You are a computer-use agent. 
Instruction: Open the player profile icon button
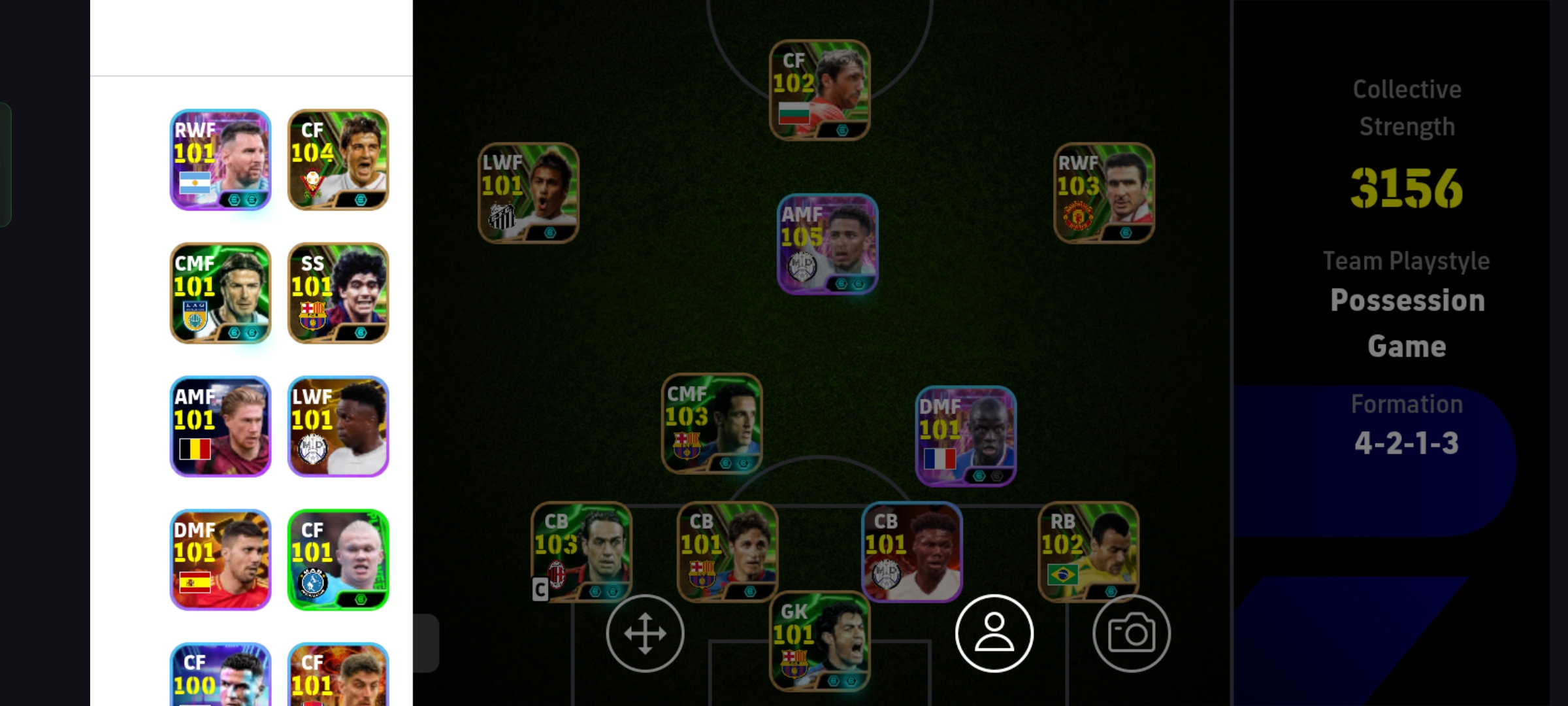994,633
